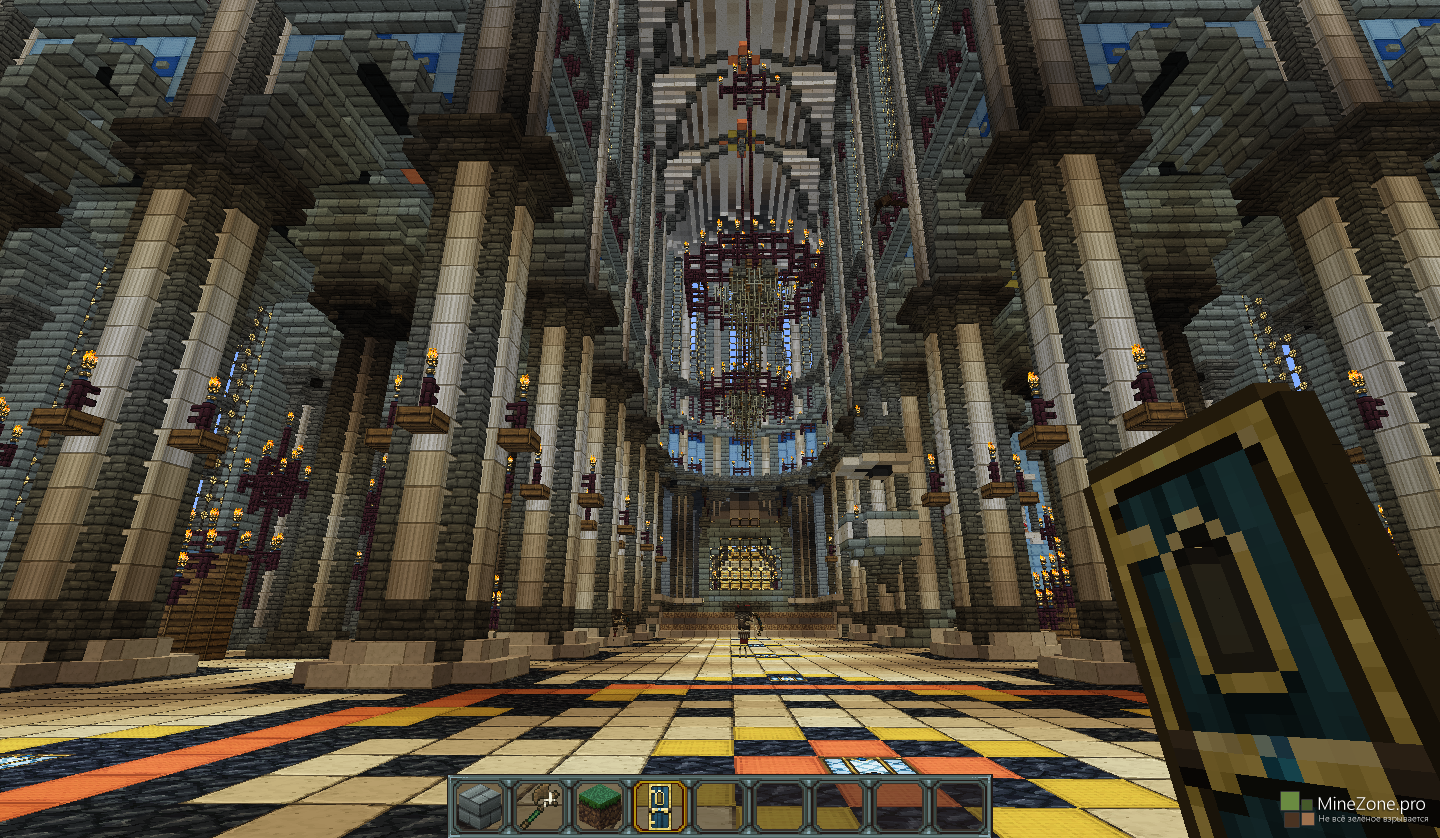
Task: Select the blue door item slot
Action: (660, 807)
